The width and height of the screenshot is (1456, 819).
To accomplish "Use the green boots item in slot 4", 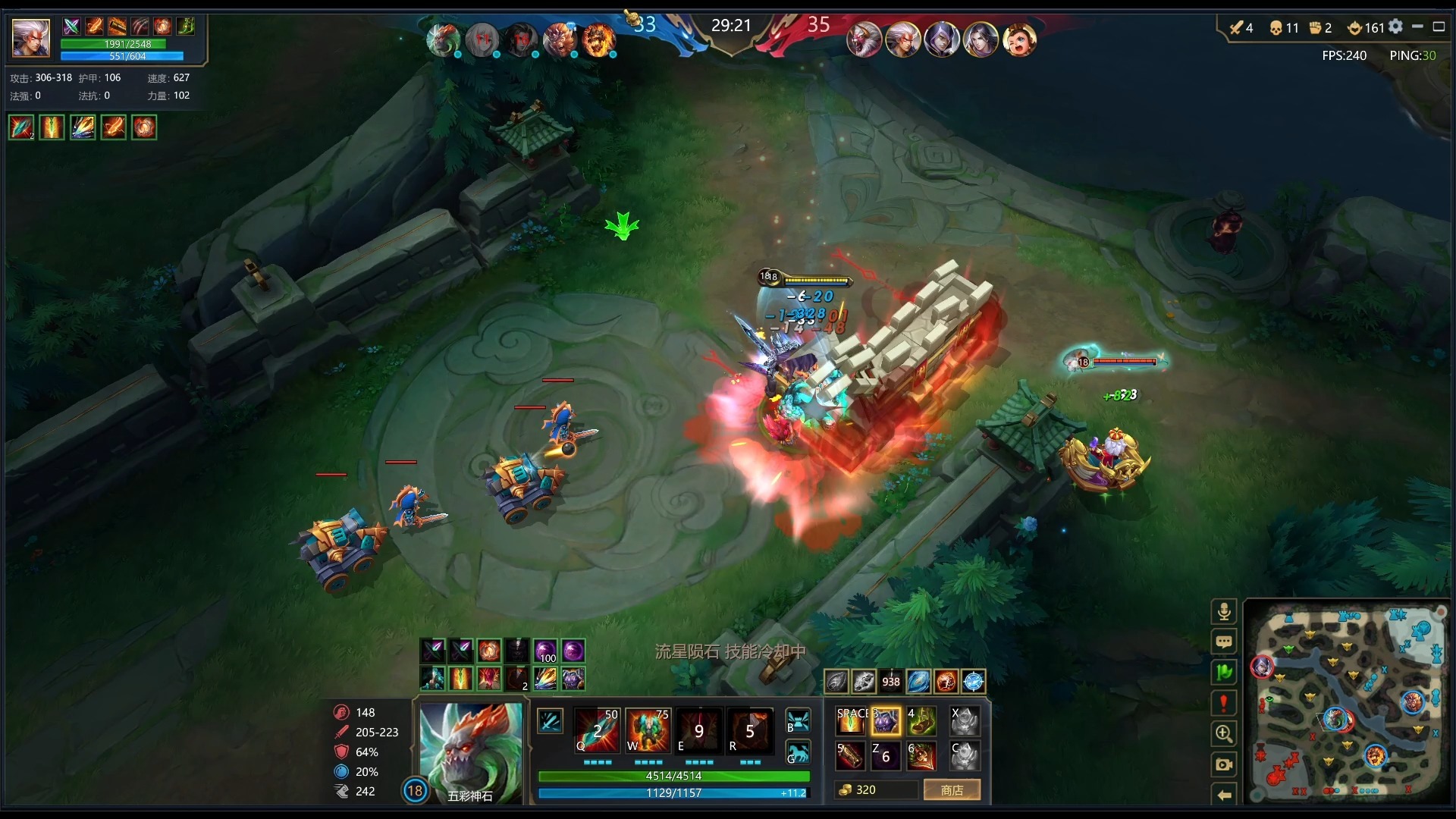I will pyautogui.click(x=921, y=721).
